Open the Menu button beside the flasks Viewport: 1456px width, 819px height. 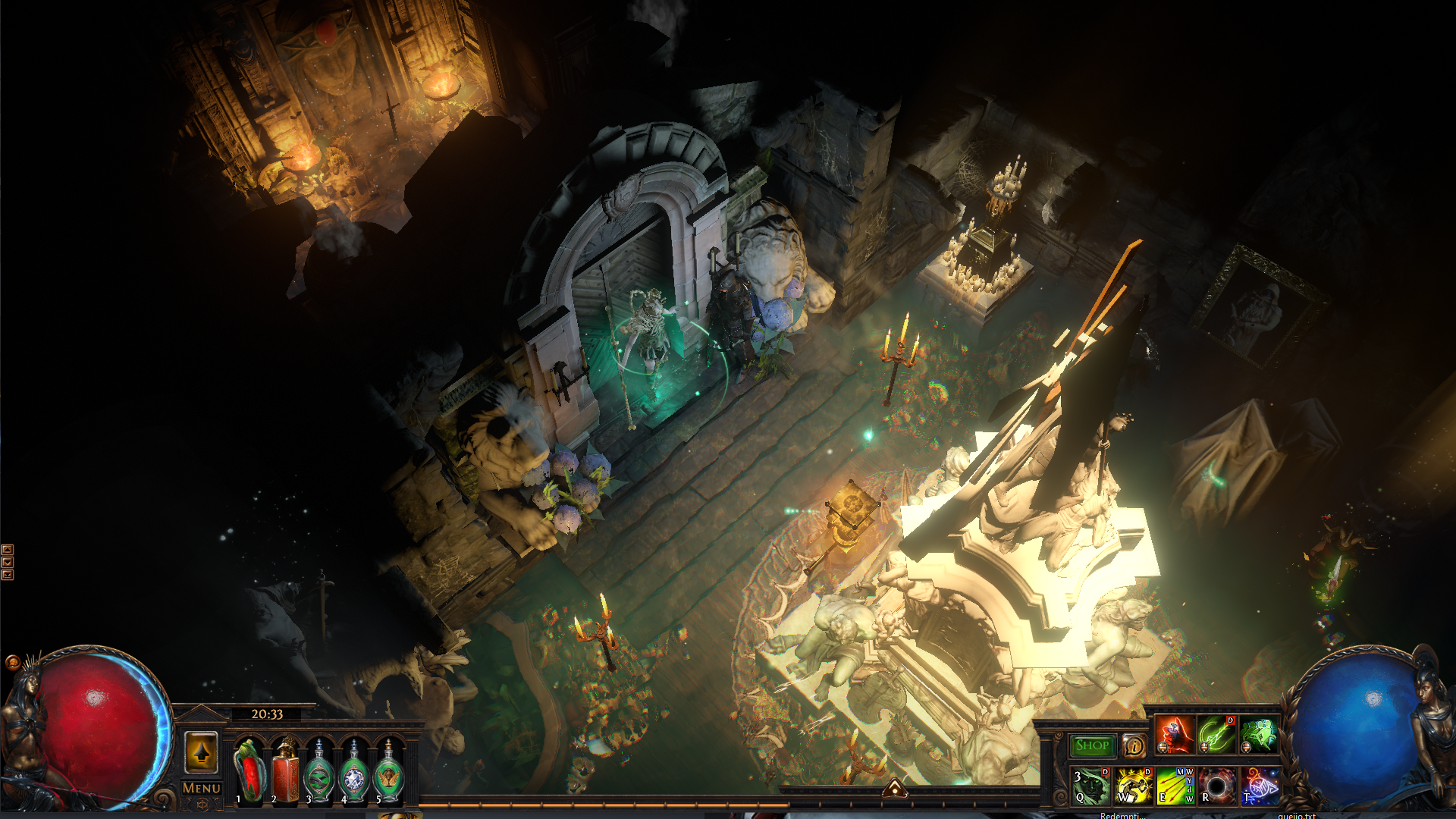201,789
